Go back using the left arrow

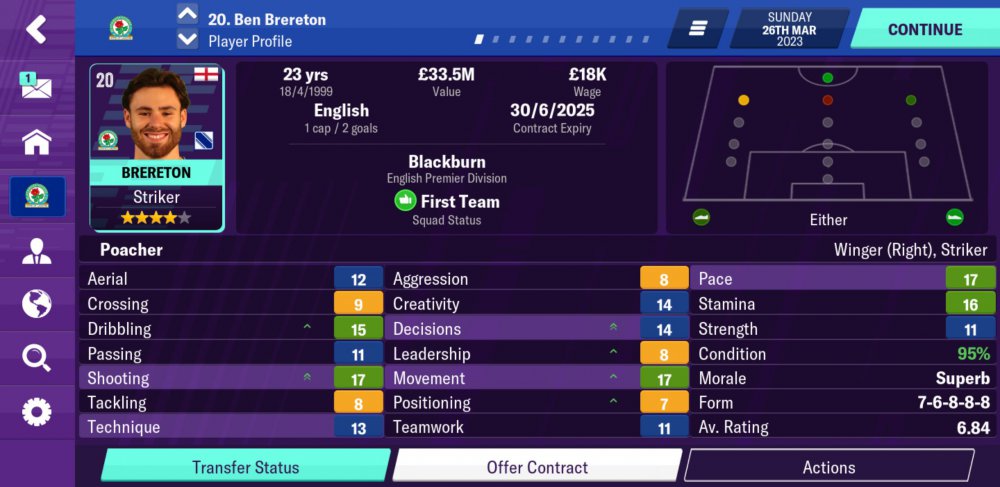pos(36,29)
